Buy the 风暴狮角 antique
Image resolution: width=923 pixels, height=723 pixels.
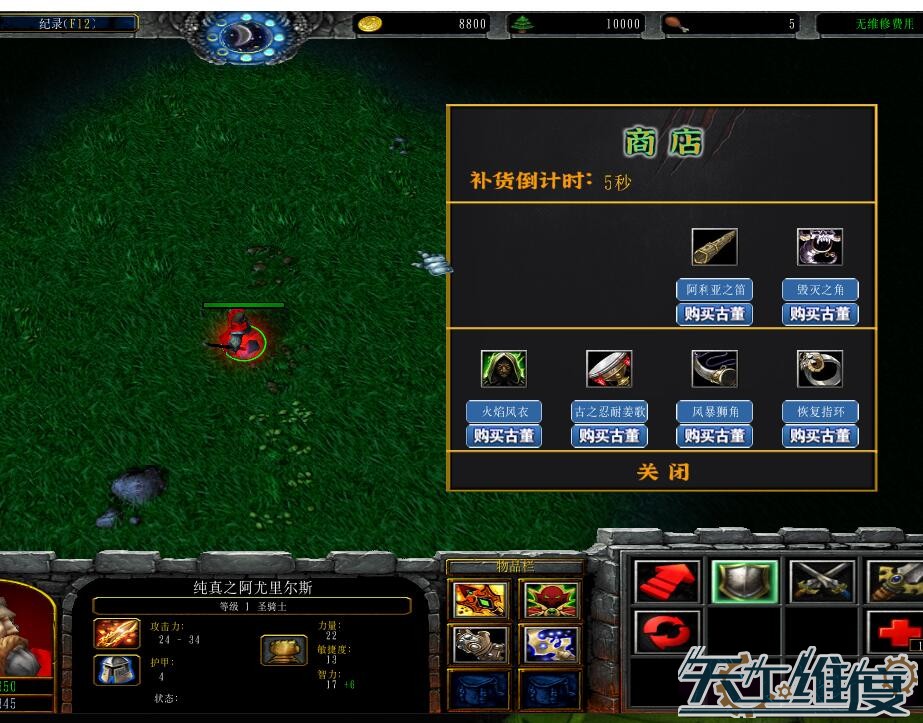coord(714,436)
